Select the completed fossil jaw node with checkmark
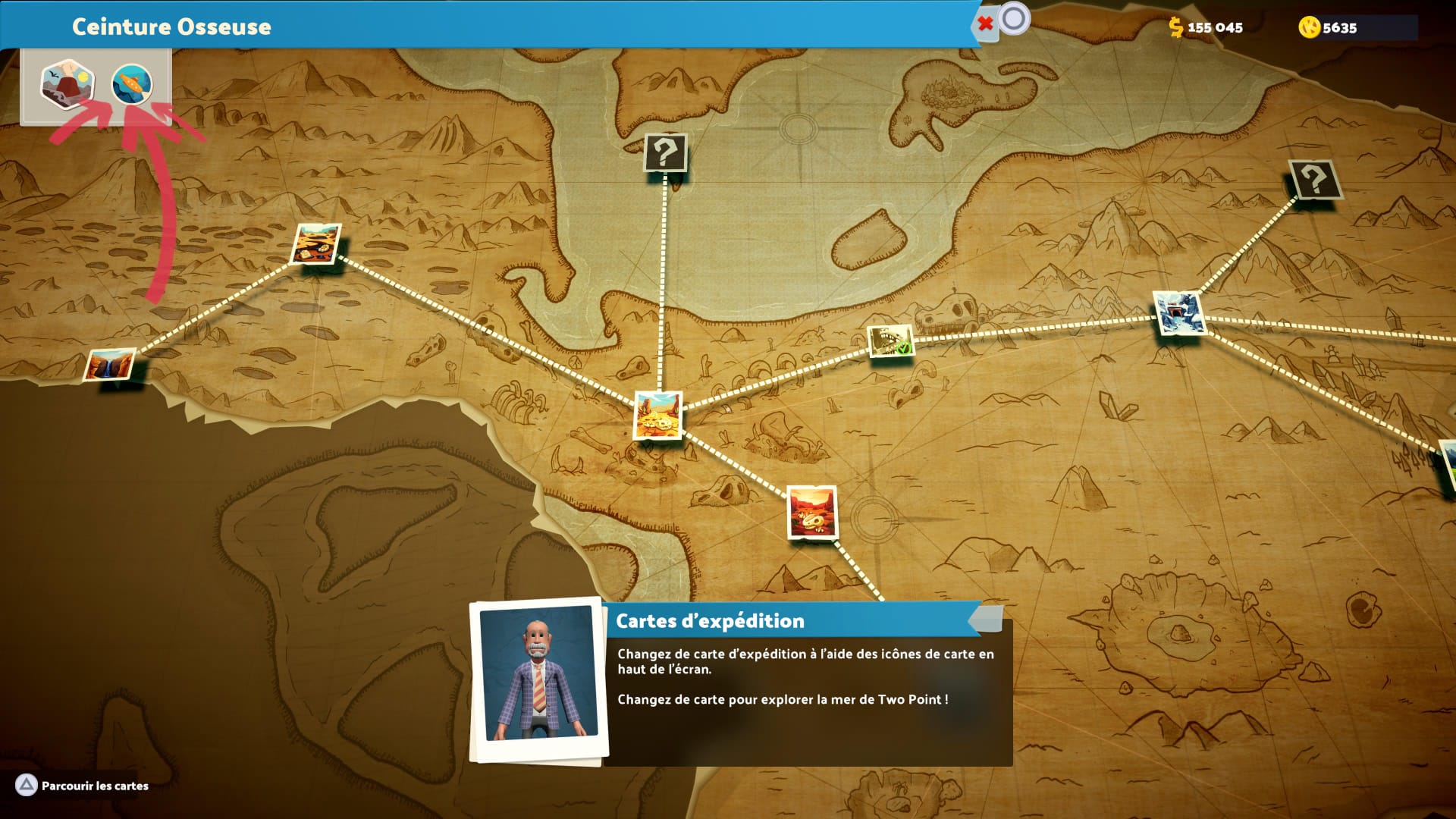 tap(890, 341)
